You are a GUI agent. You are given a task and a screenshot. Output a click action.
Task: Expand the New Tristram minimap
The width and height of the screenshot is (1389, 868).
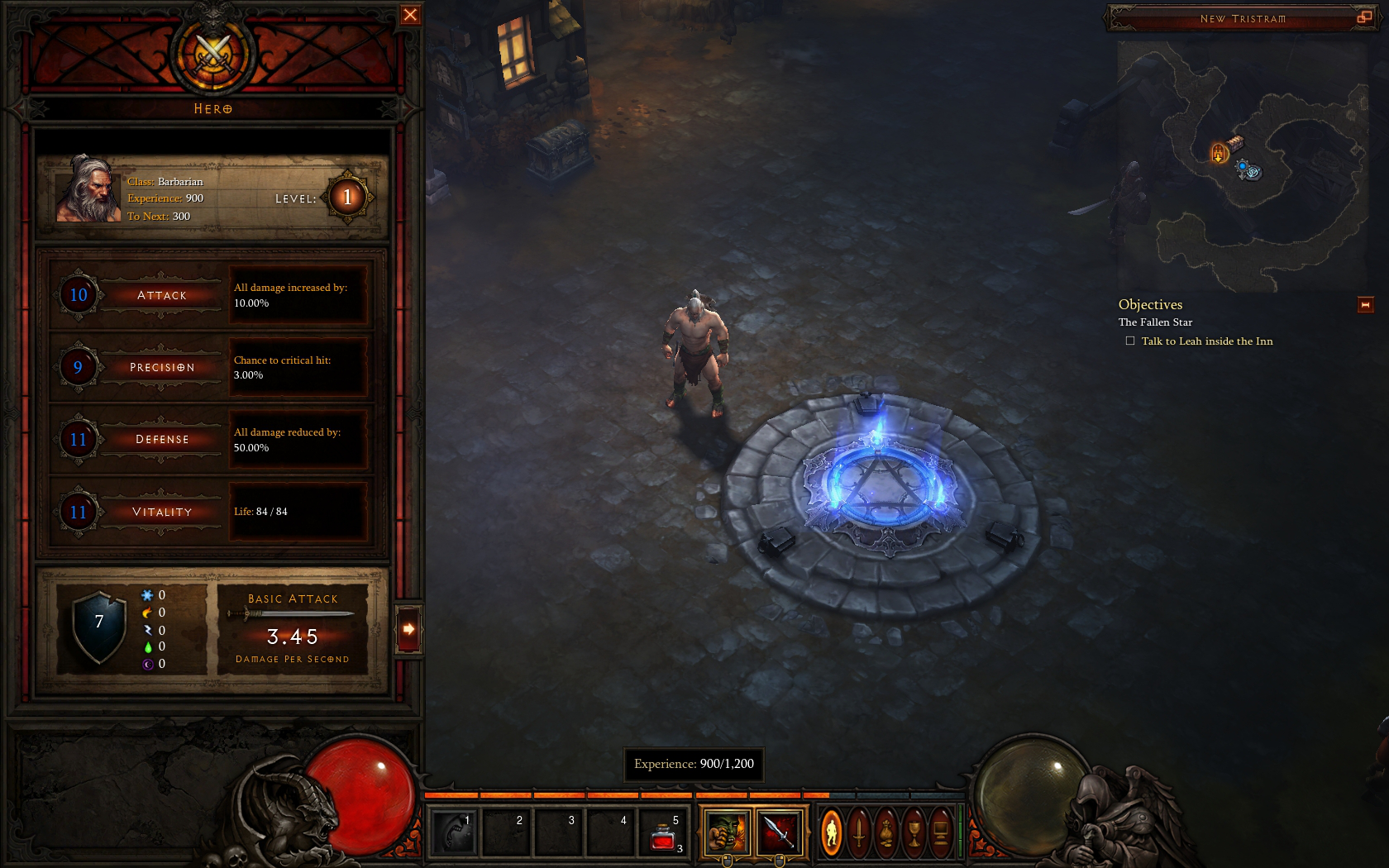[x=1364, y=17]
